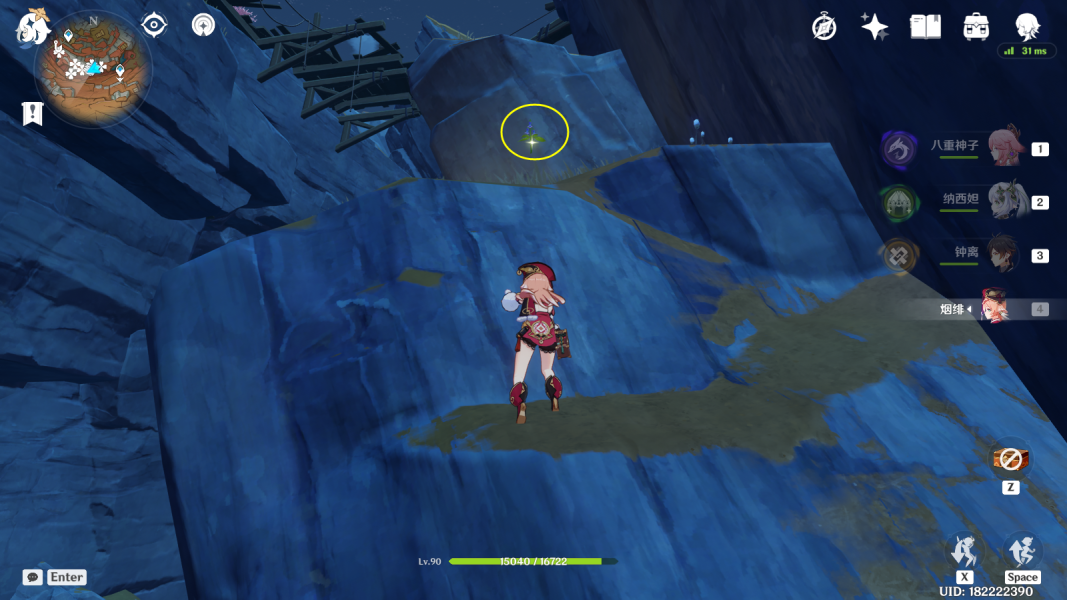
Task: Open the Wish screen via star icon
Action: click(875, 27)
